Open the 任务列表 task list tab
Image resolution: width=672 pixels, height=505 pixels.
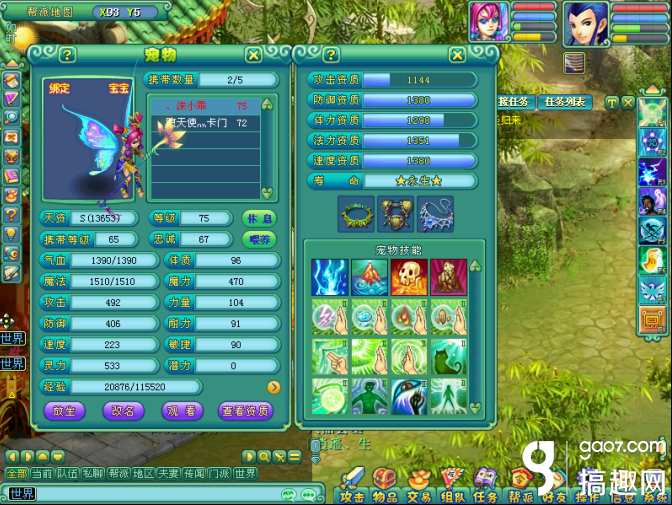566,102
